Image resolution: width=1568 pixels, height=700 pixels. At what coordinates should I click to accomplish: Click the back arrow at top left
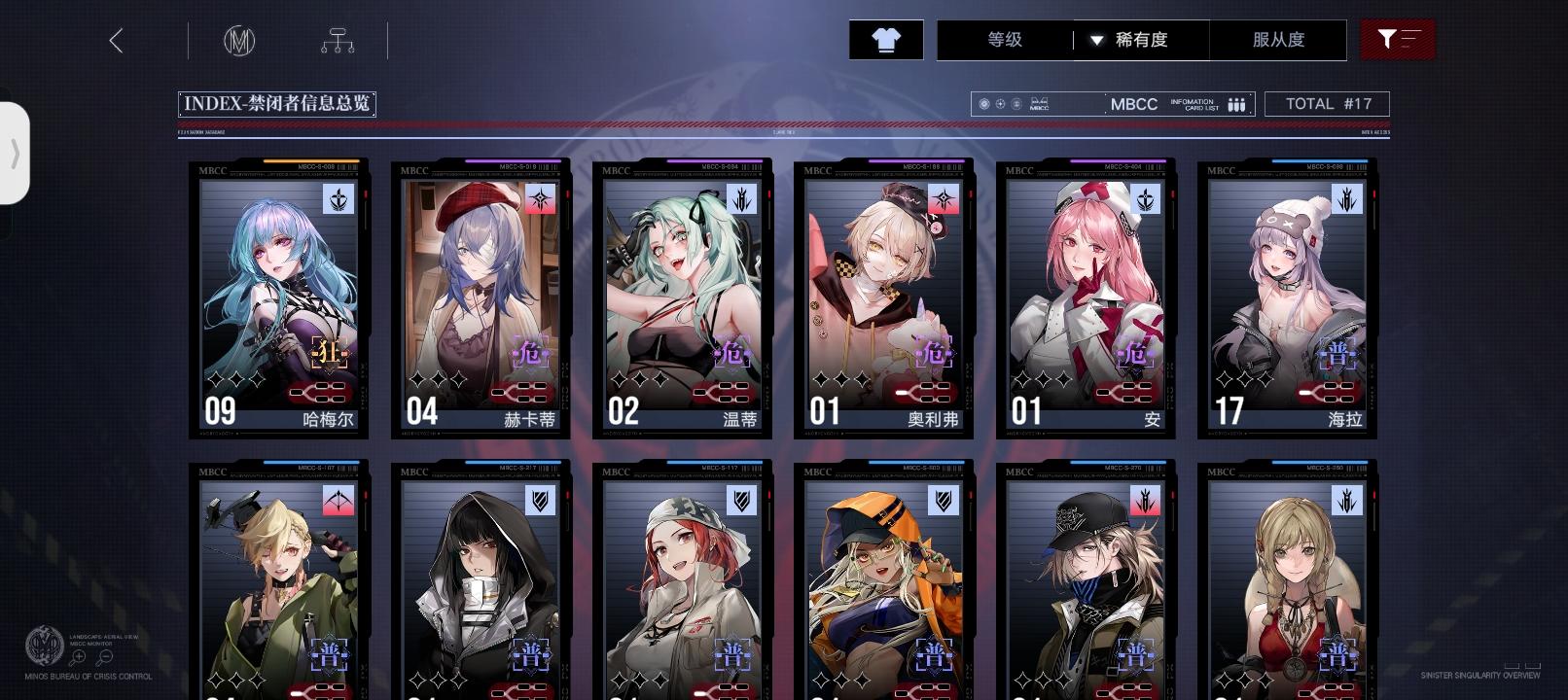tap(117, 41)
